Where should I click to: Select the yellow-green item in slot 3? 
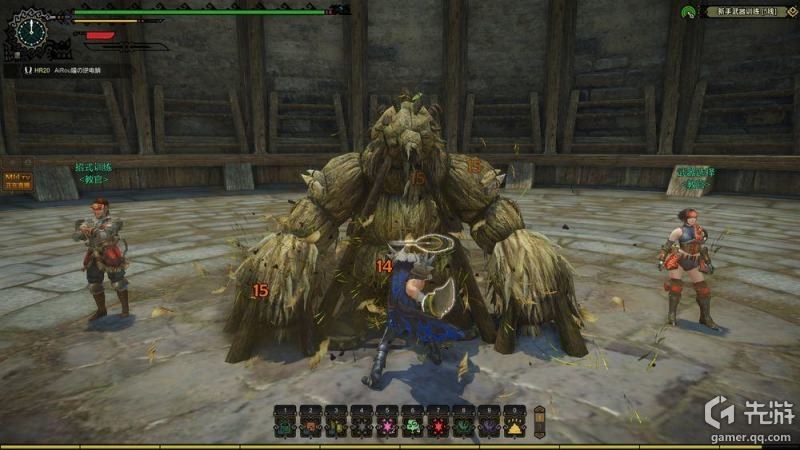(x=336, y=427)
